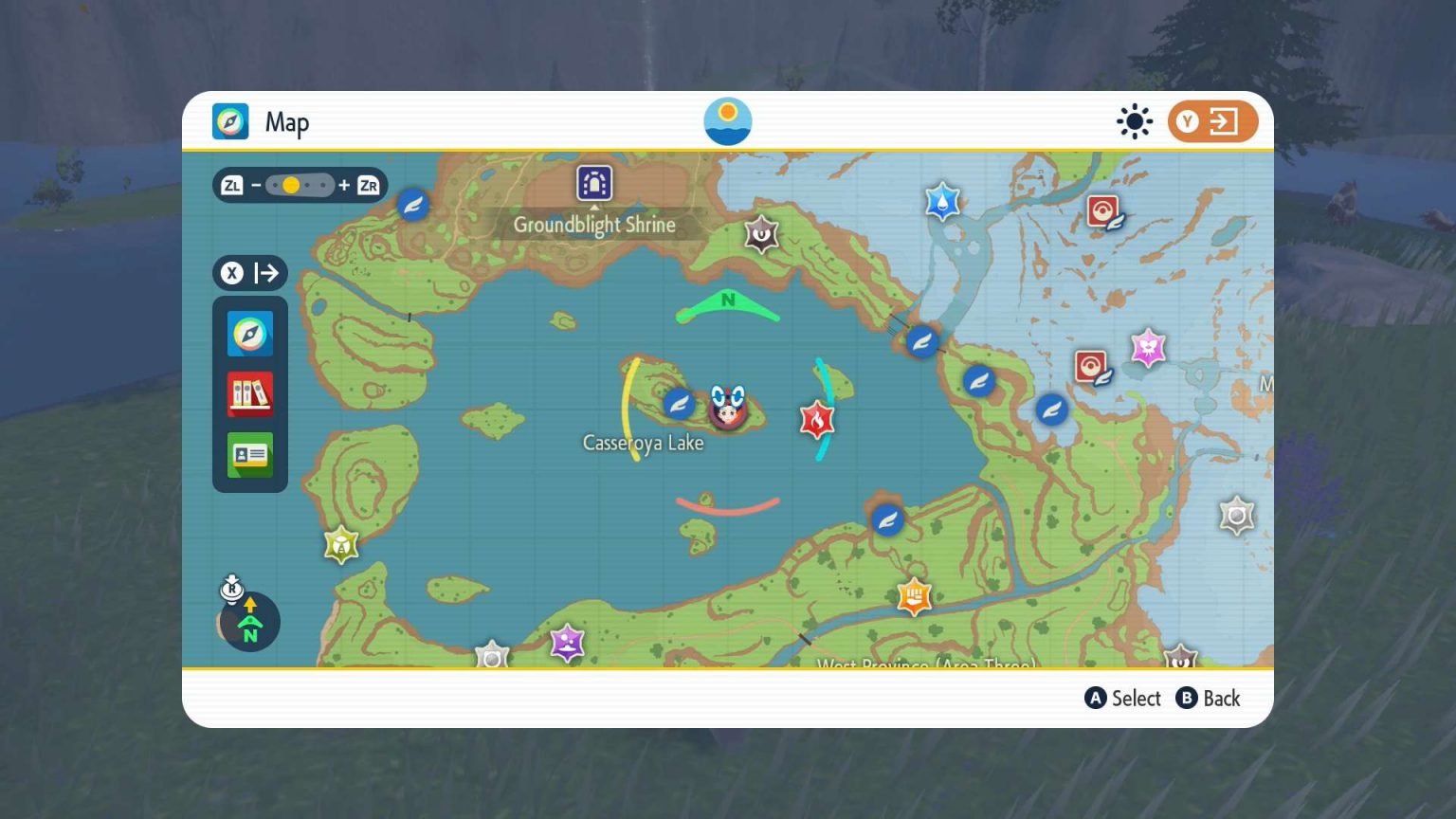Click the orange fortress icon near West Province
1456x819 pixels.
913,596
